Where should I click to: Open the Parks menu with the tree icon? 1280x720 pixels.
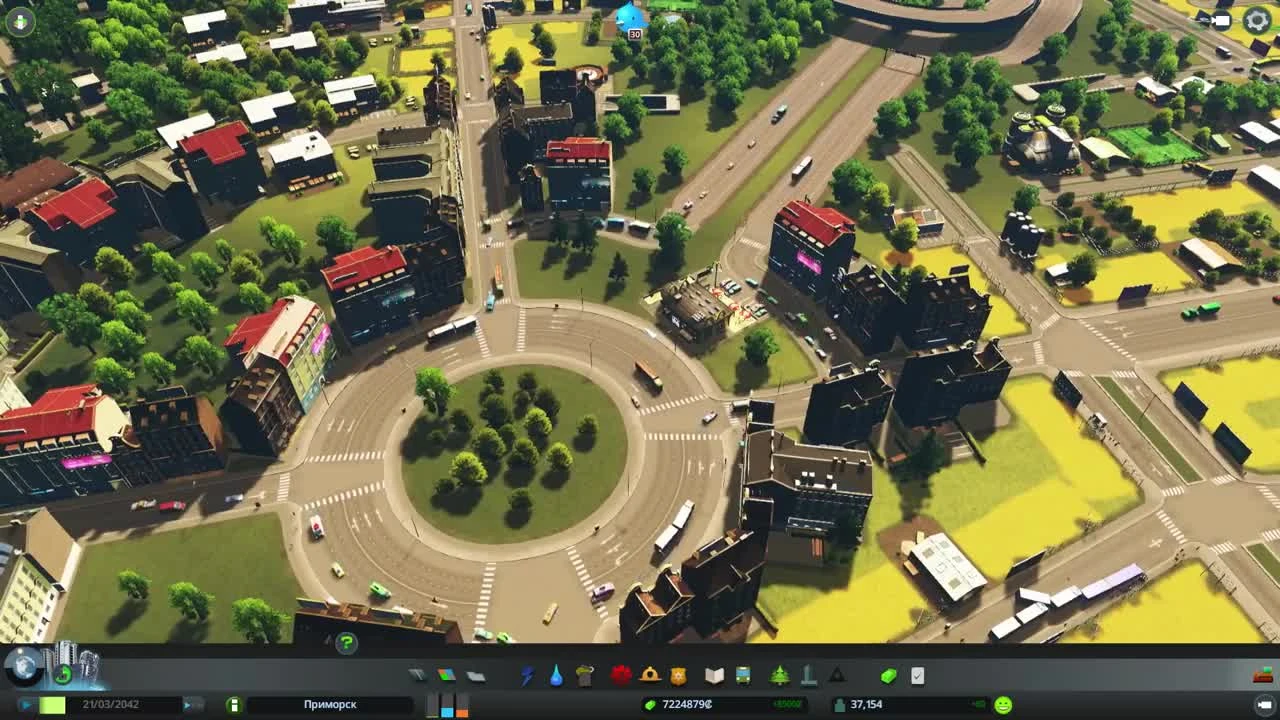point(778,674)
